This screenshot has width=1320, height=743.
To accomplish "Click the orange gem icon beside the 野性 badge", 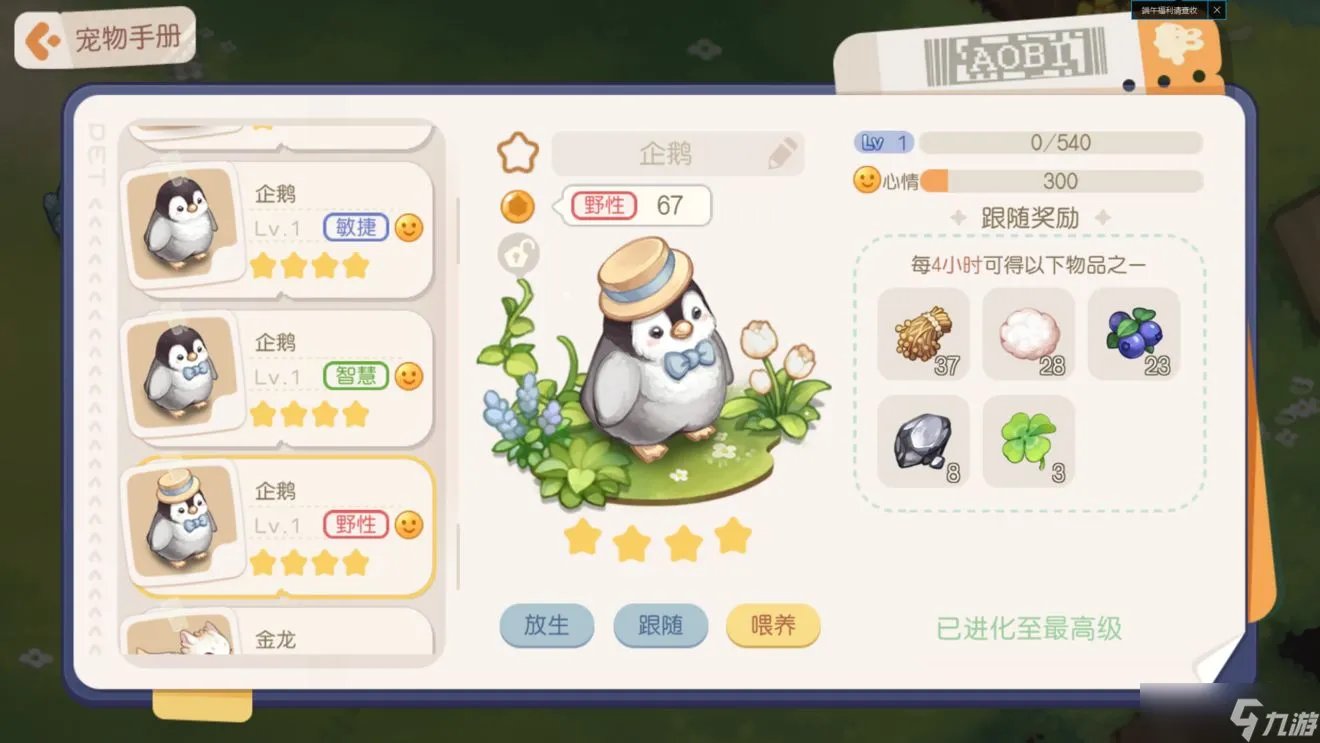I will point(516,208).
